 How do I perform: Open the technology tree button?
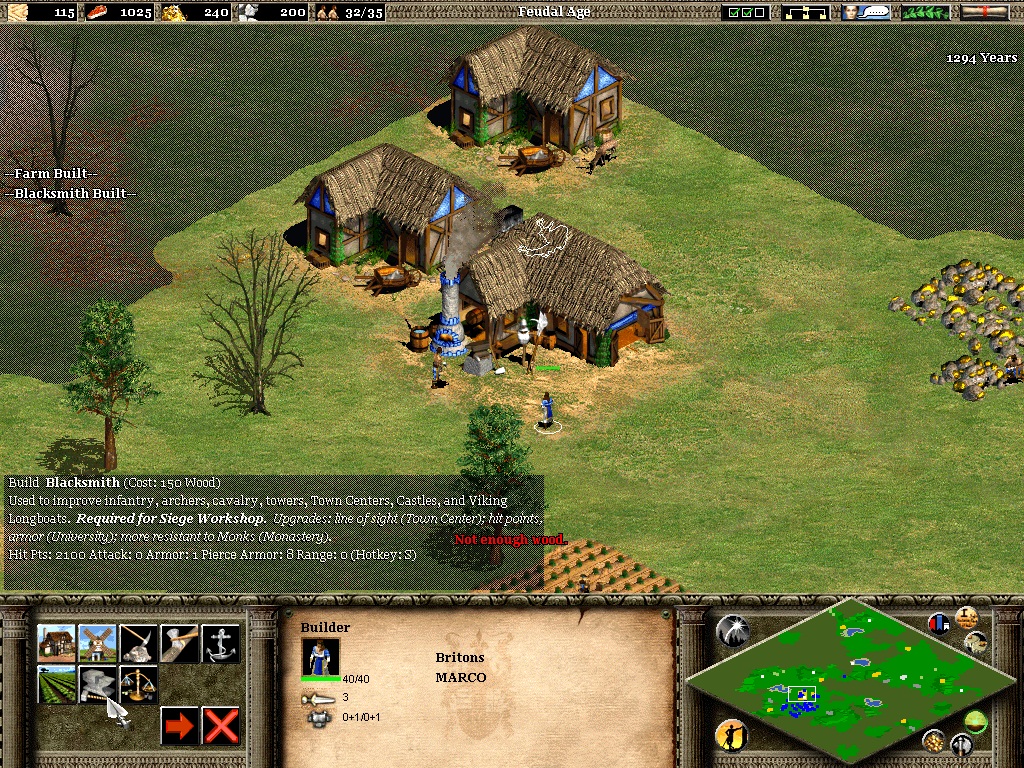click(806, 12)
